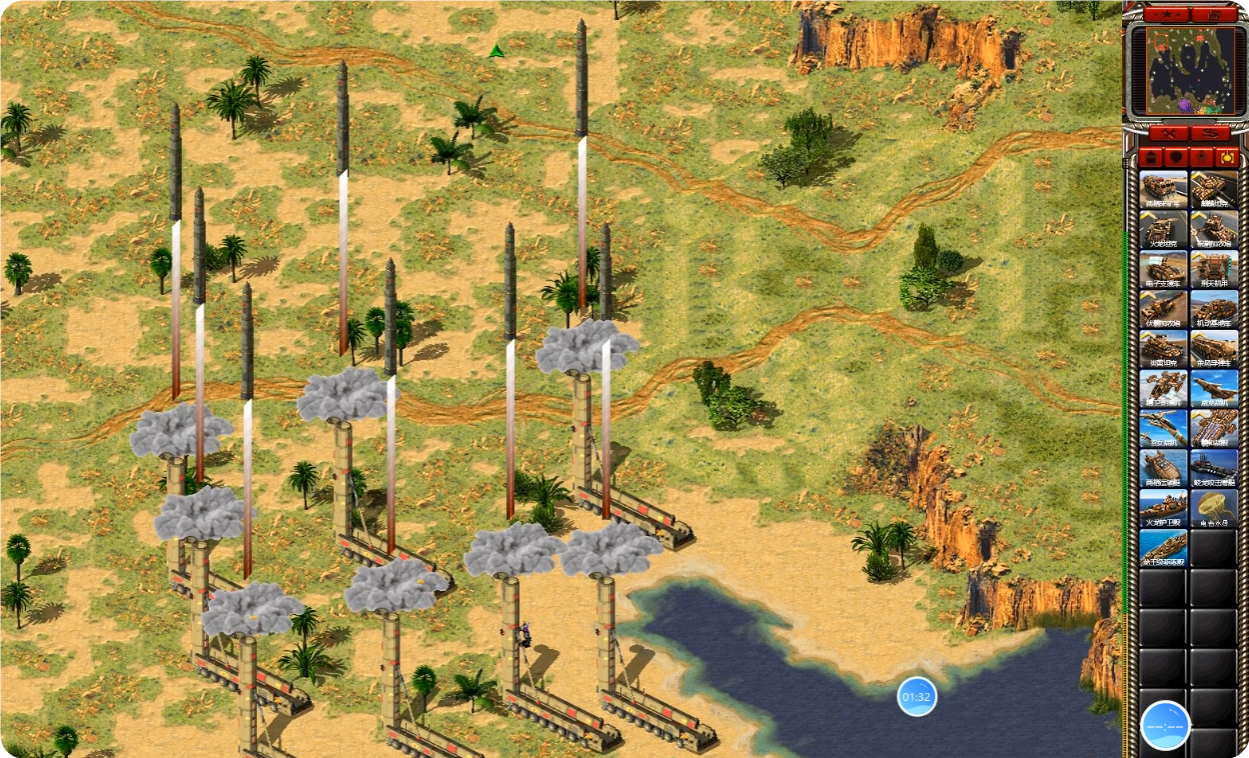Click the three-star button above the minimap
The height and width of the screenshot is (758, 1249).
[x=1166, y=15]
